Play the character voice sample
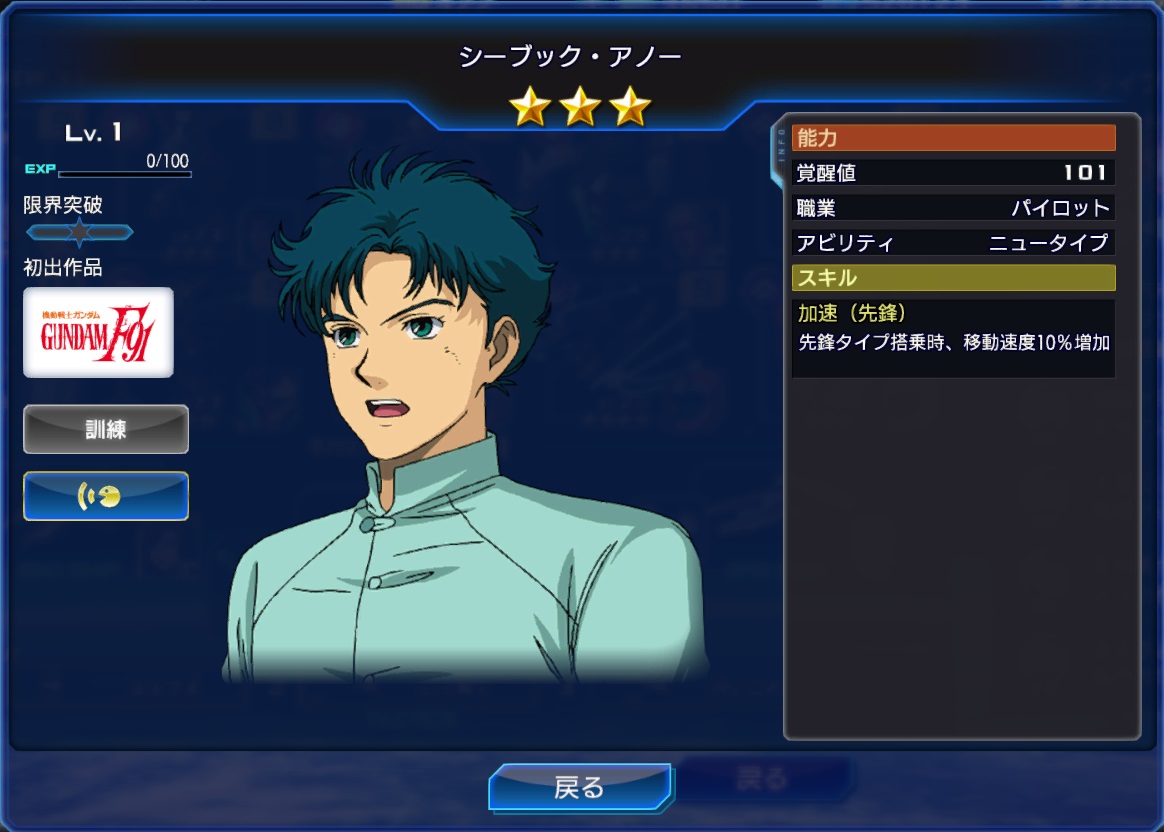This screenshot has height=832, width=1164. [106, 496]
